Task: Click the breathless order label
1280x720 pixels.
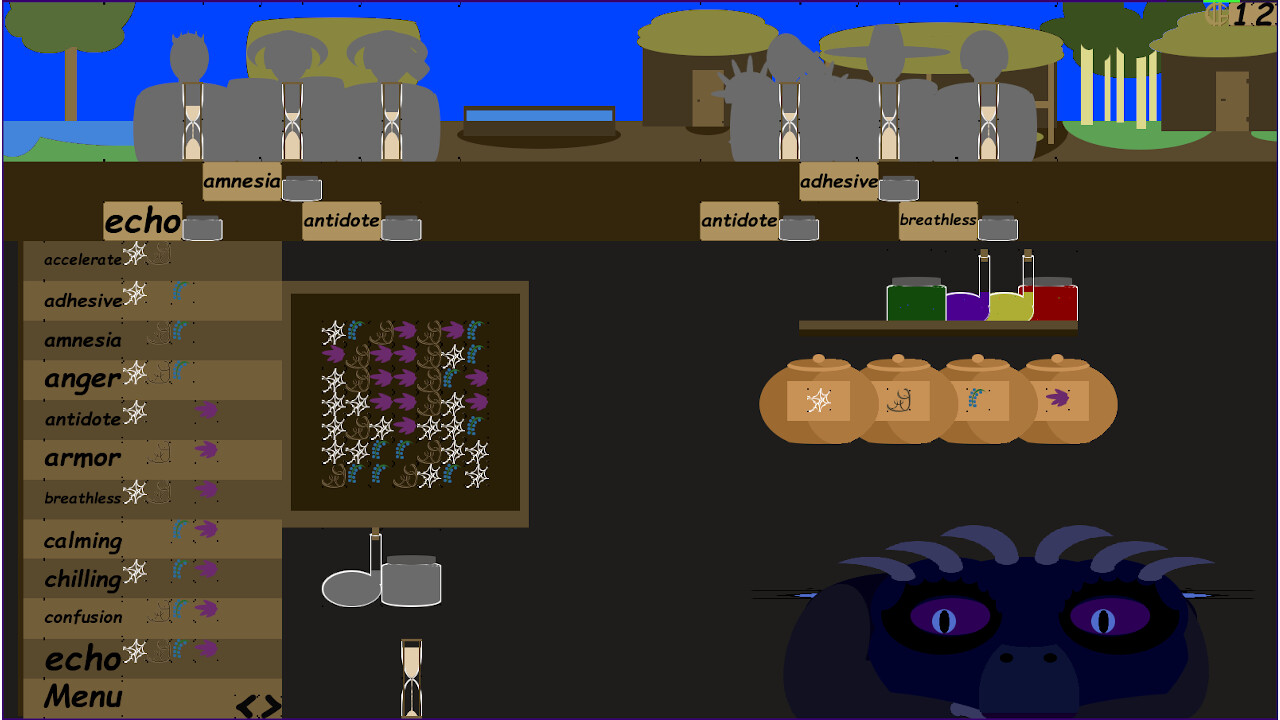Action: pos(937,220)
